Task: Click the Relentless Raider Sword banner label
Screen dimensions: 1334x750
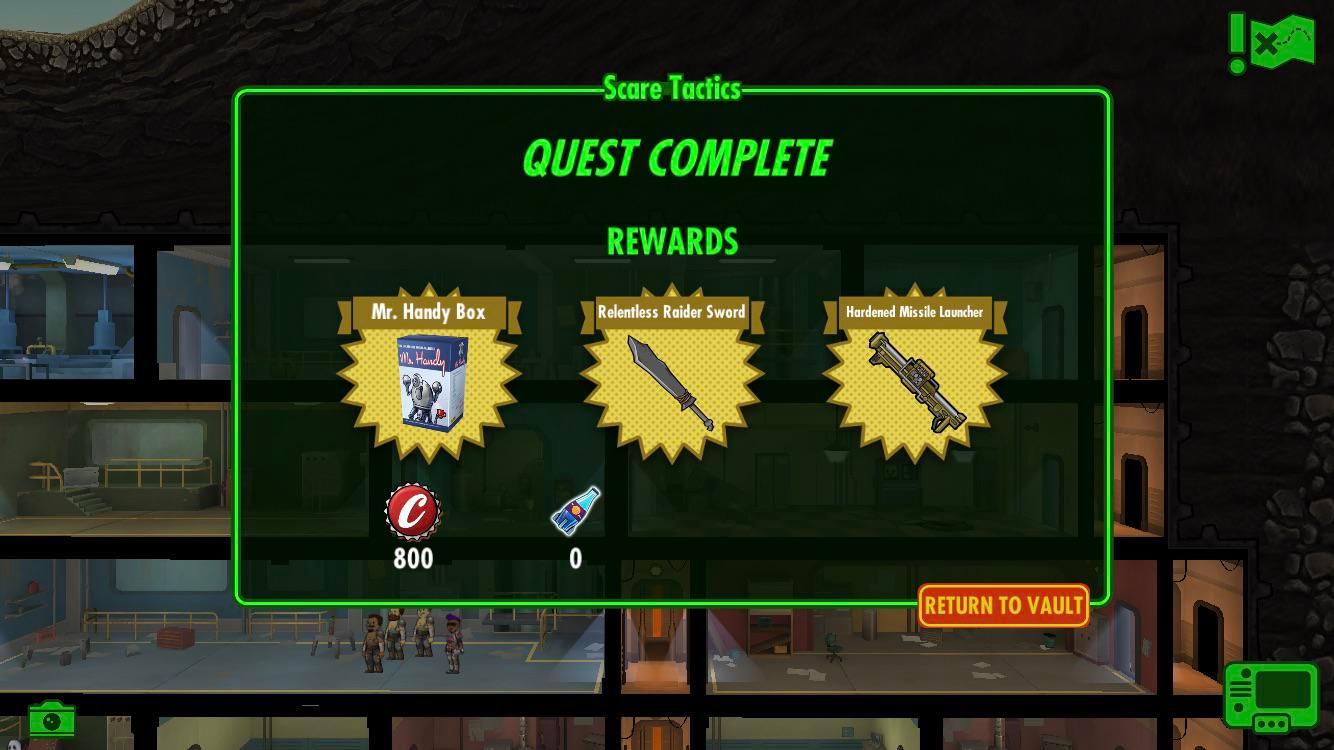Action: [x=671, y=312]
